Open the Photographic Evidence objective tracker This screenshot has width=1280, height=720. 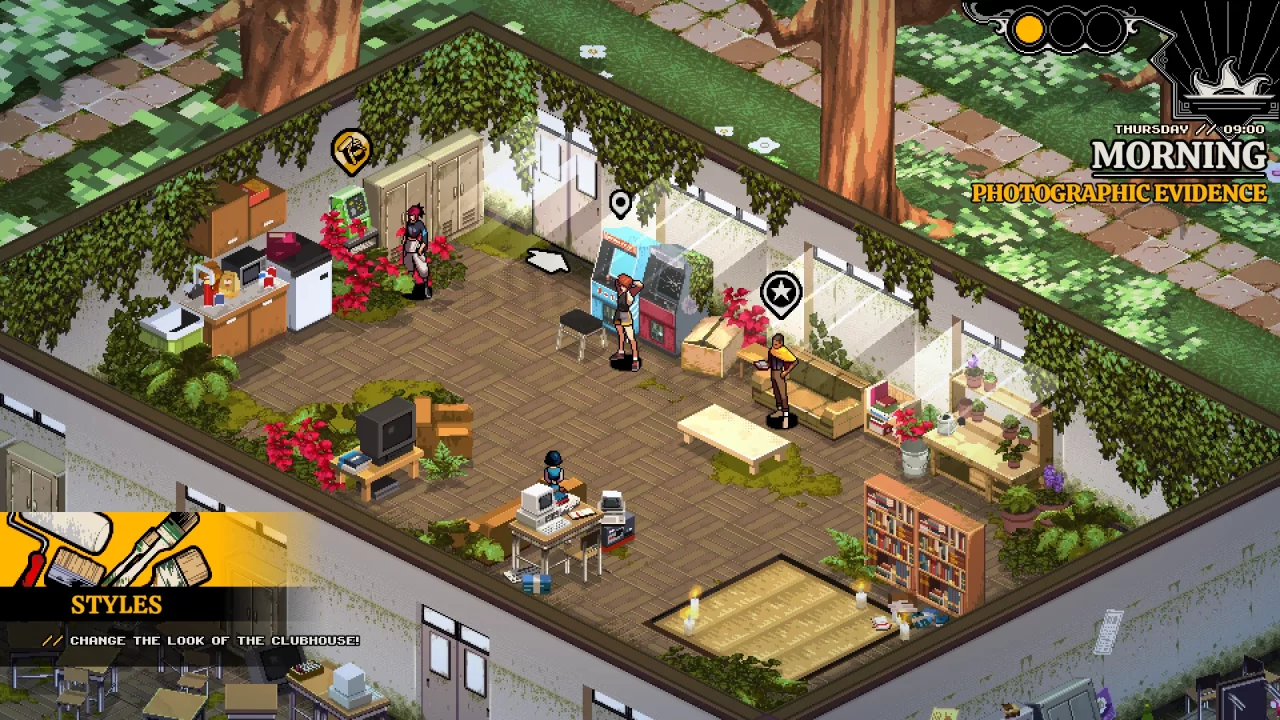[x=1118, y=193]
